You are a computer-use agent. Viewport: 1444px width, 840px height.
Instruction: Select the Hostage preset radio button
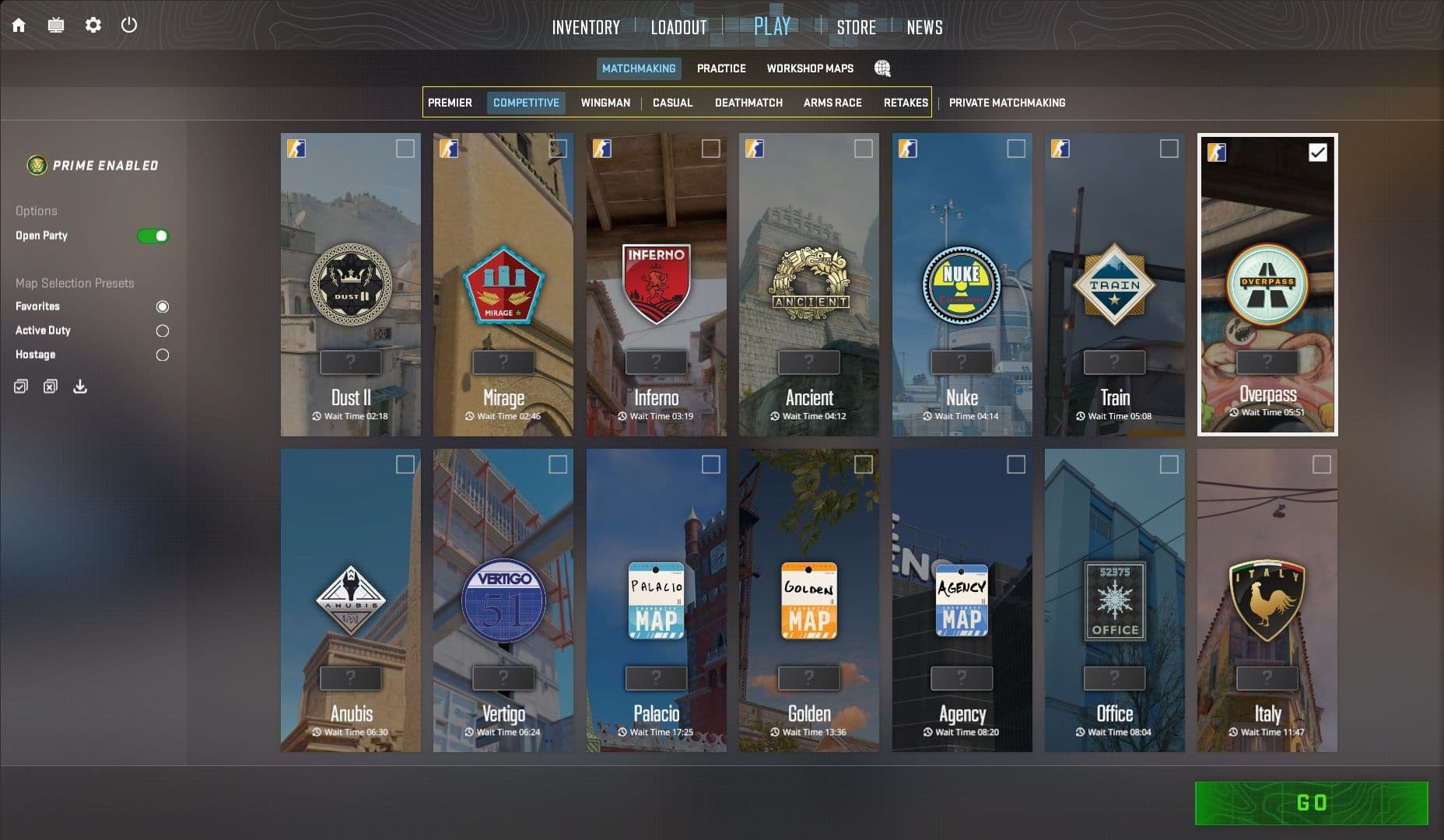[x=162, y=355]
